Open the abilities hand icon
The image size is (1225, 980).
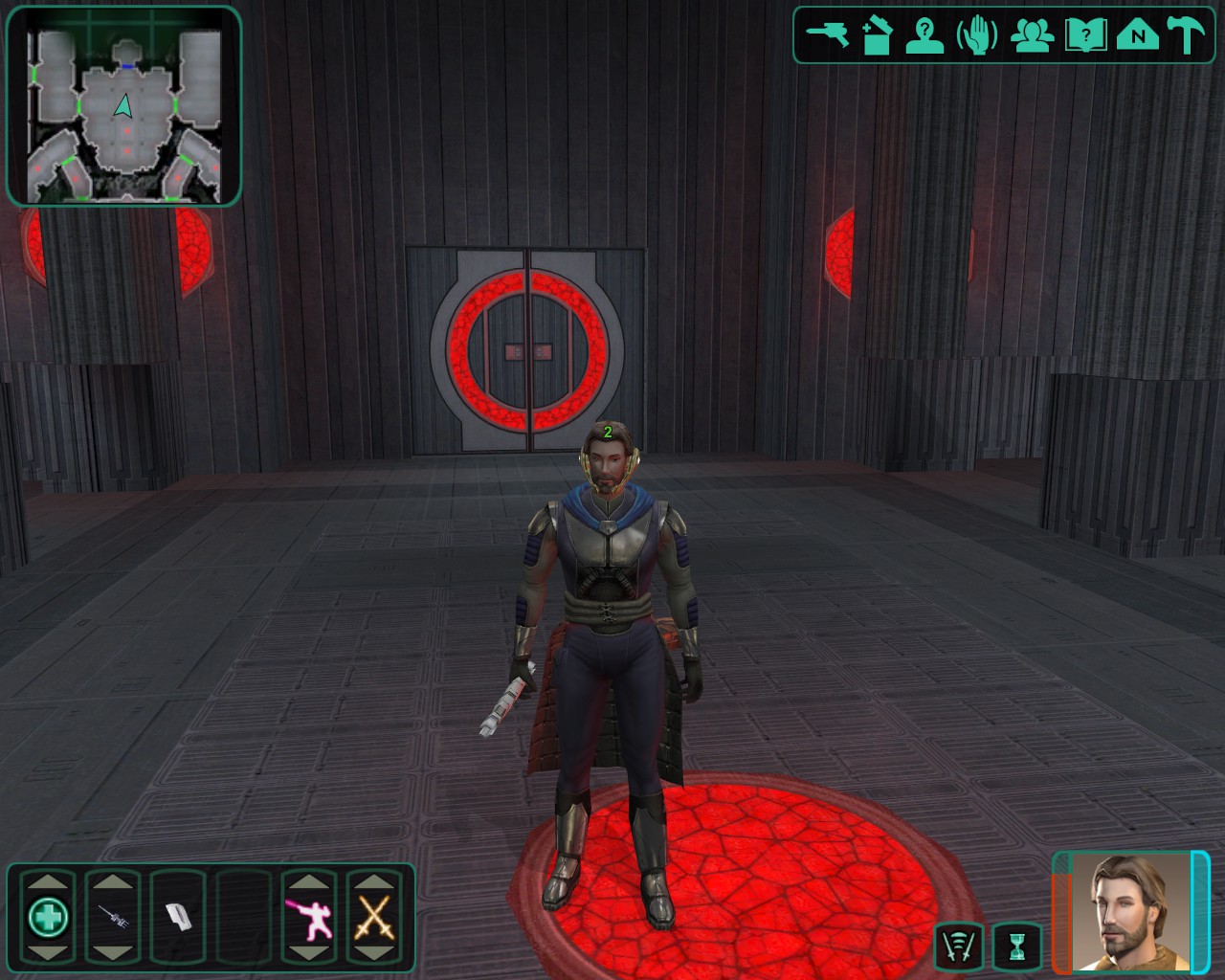pyautogui.click(x=977, y=36)
